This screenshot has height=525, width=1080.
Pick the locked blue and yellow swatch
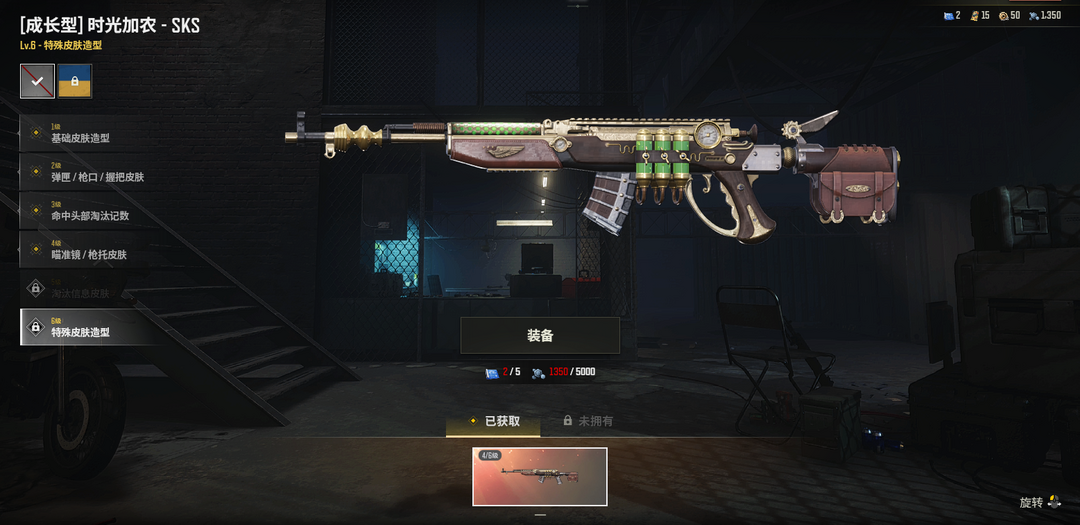(75, 82)
